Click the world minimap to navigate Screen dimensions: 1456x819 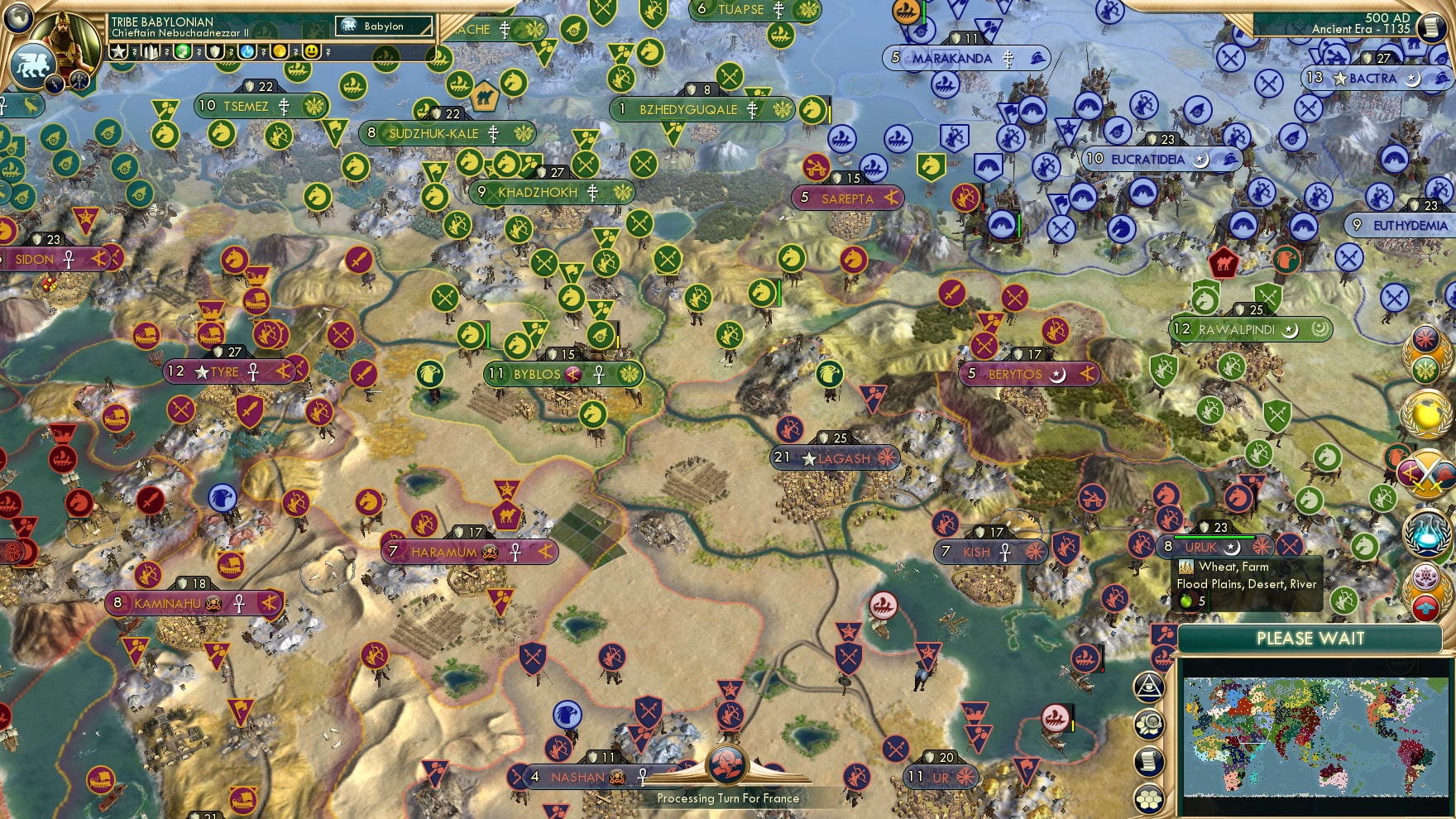[x=1315, y=736]
